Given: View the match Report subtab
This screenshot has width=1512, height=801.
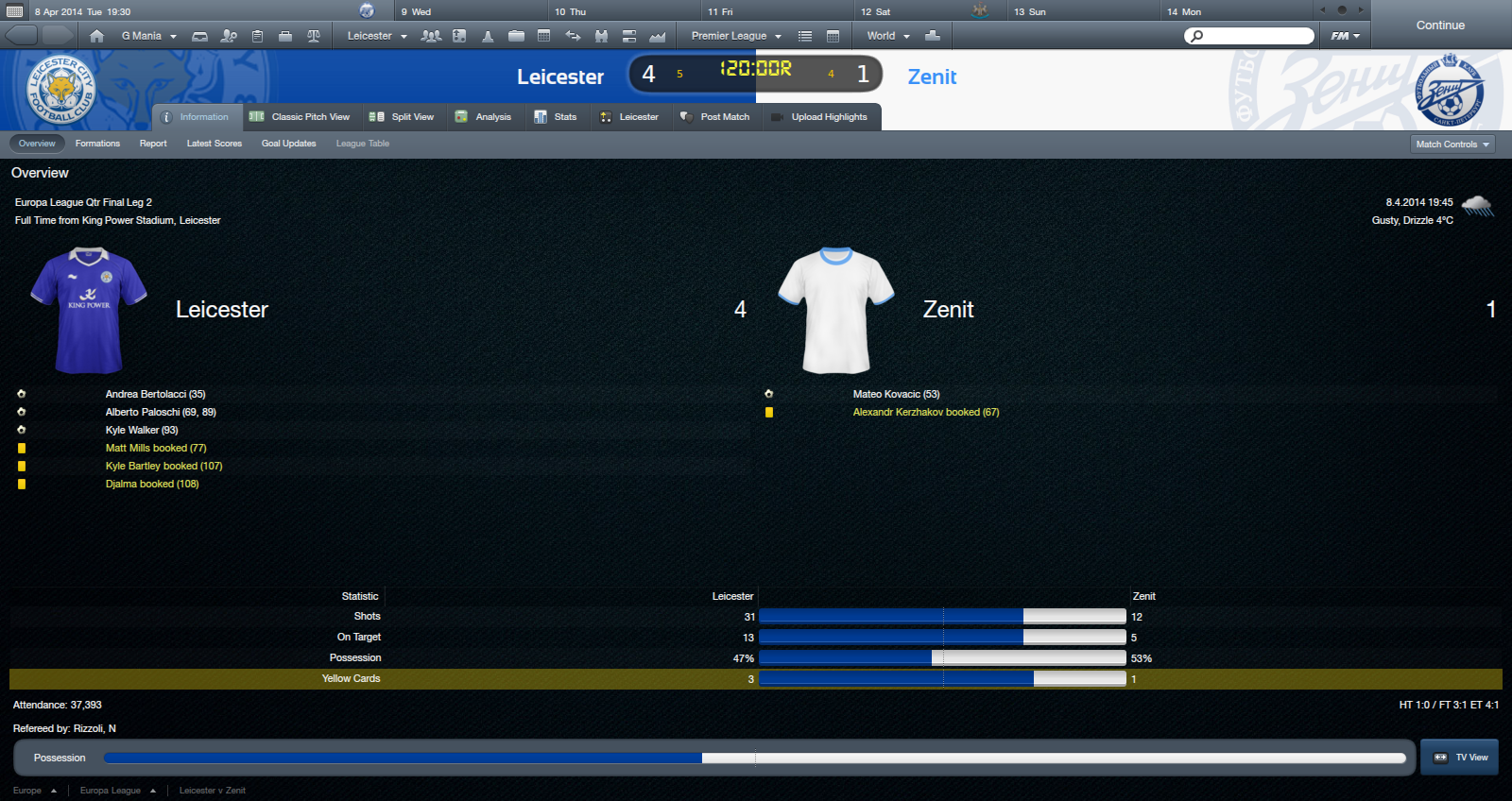Looking at the screenshot, I should point(153,144).
